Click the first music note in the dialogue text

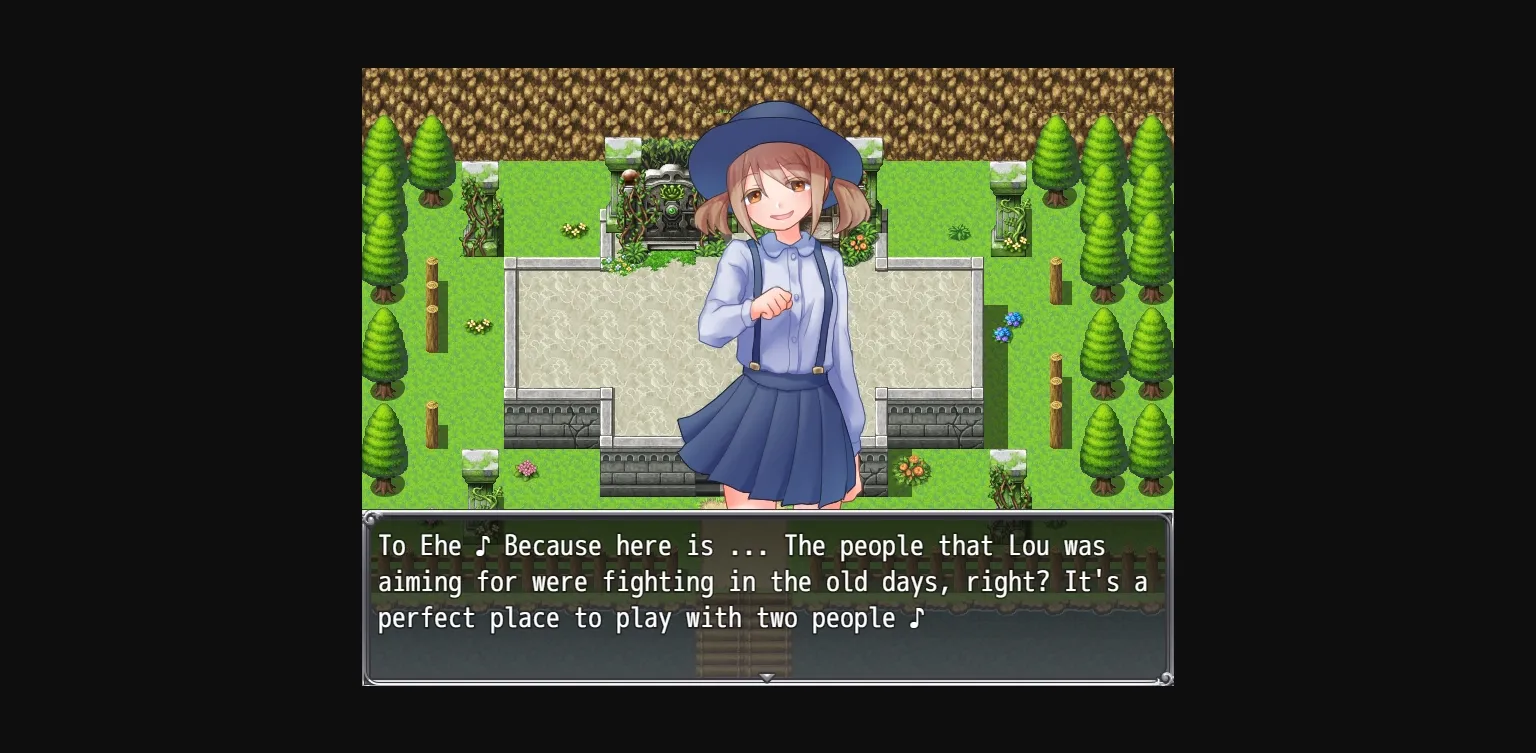click(483, 546)
